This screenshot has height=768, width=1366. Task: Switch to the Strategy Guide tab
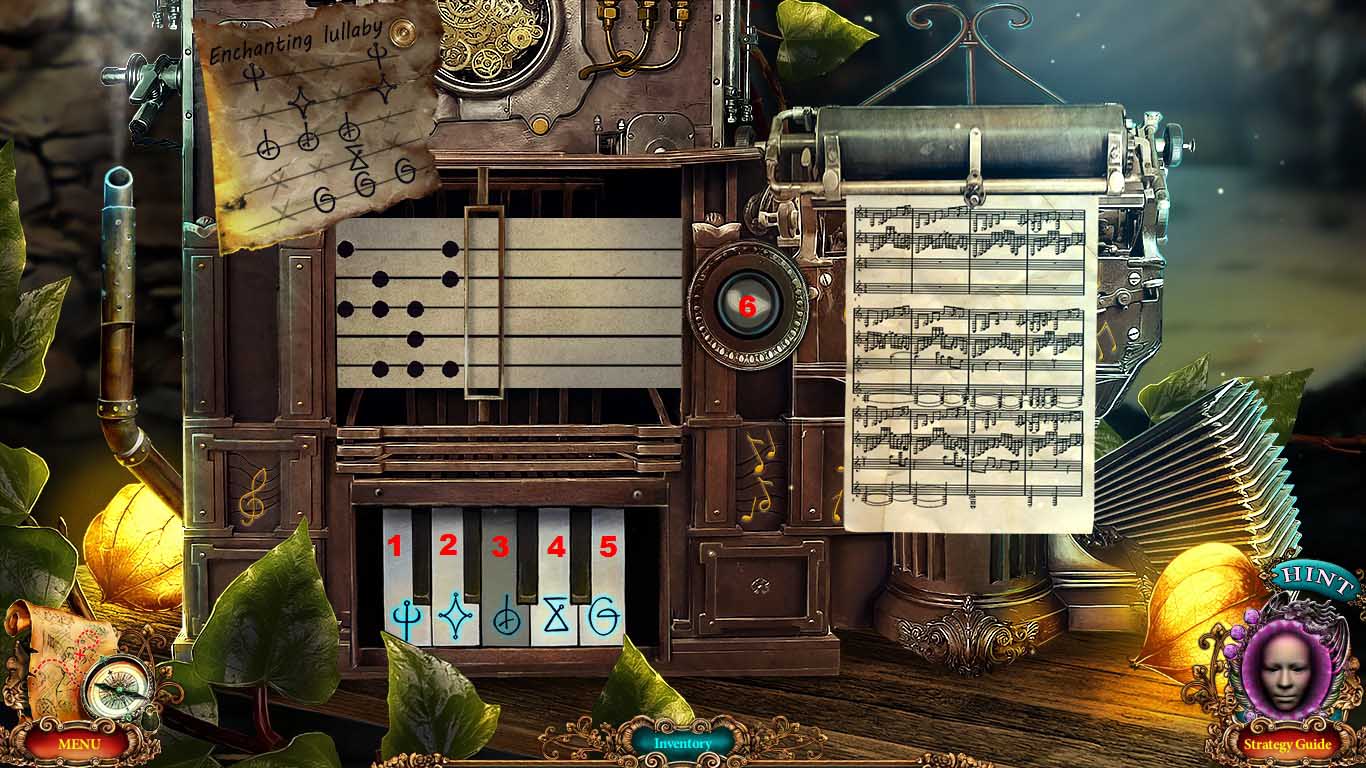(x=1290, y=745)
